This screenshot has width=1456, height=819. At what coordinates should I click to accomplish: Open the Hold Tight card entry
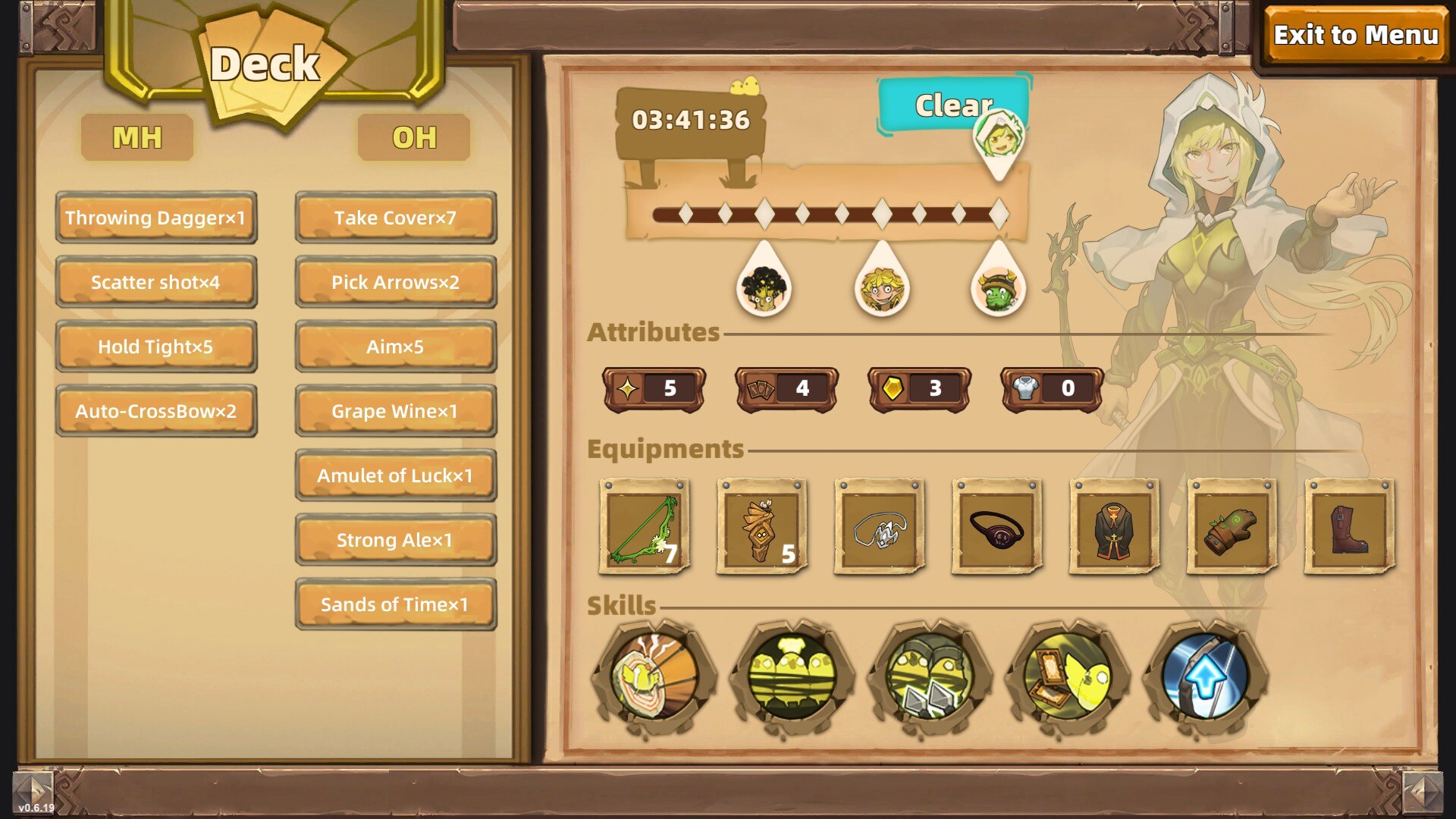(155, 347)
